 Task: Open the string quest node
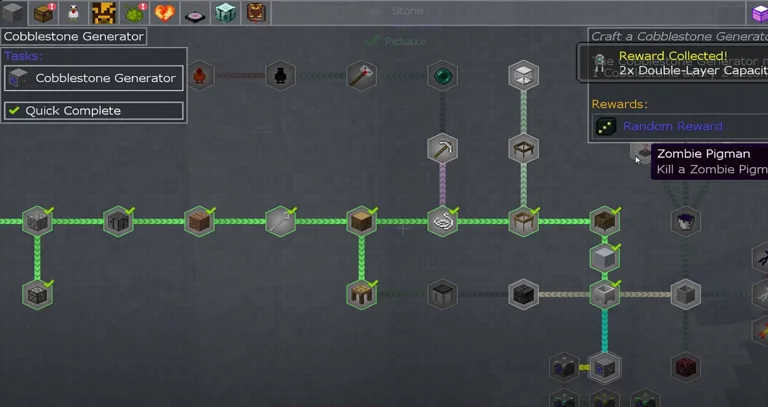[x=443, y=221]
